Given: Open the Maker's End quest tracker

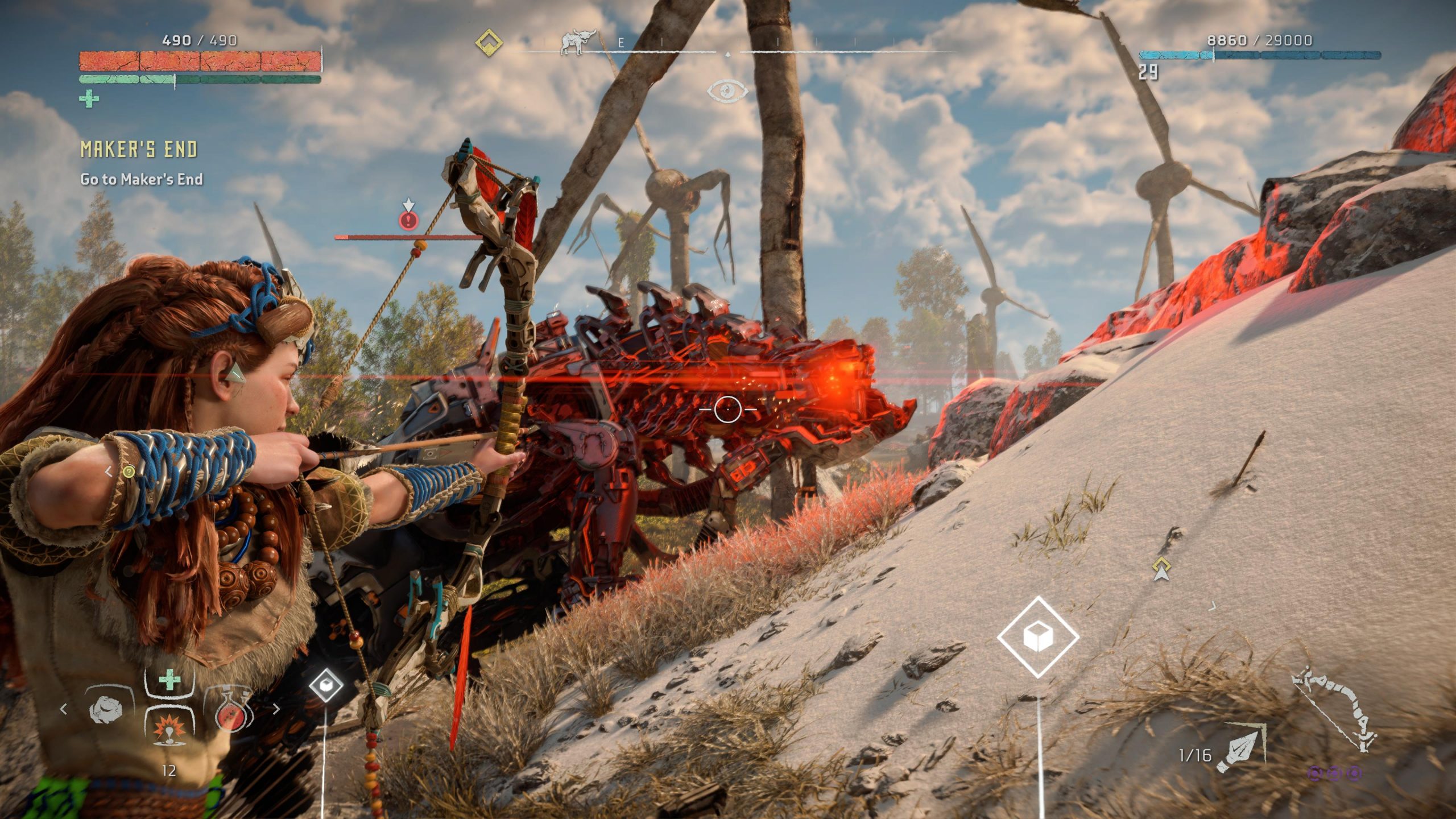Looking at the screenshot, I should pos(139,150).
